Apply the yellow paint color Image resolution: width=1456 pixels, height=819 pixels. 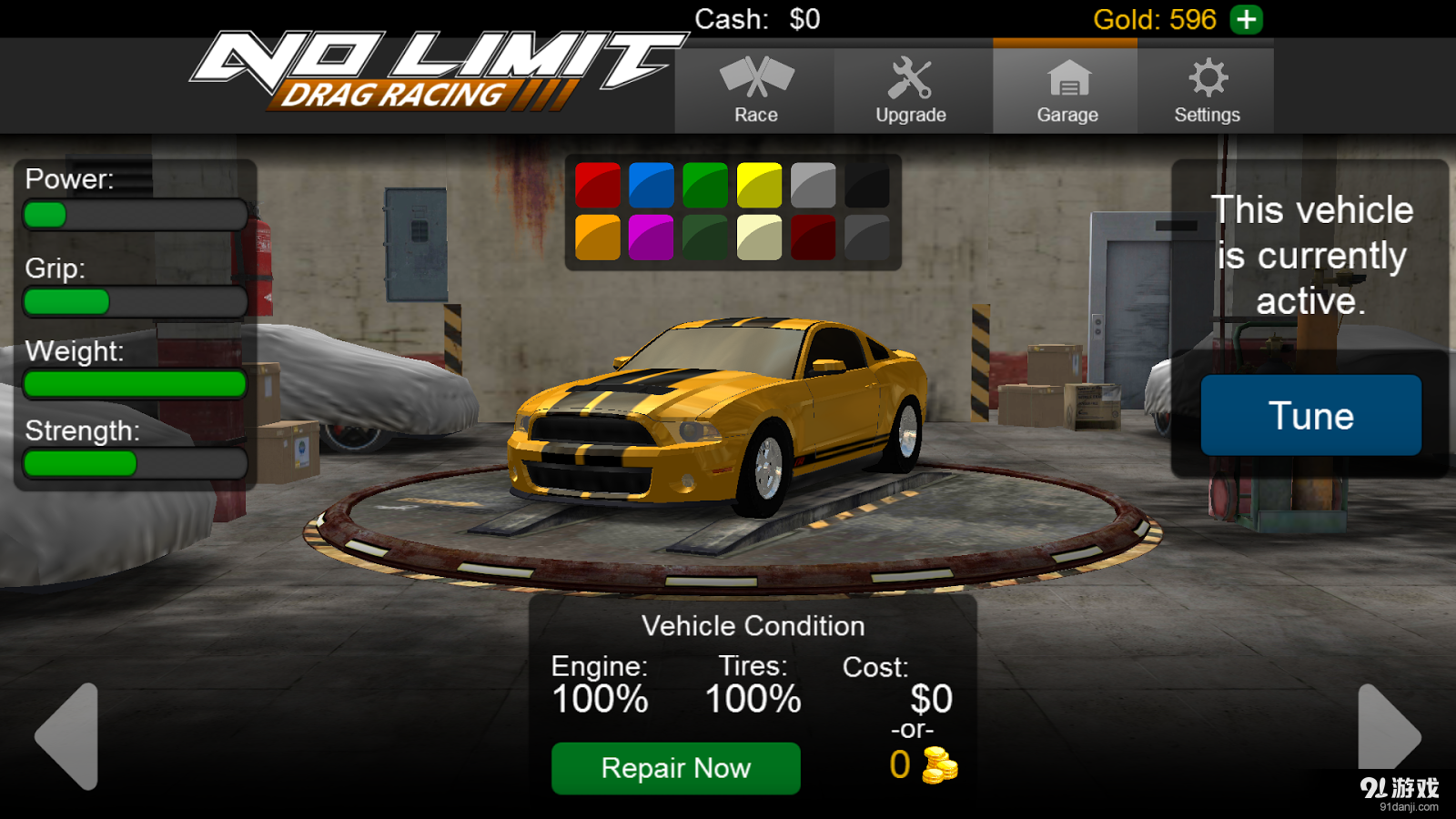tap(759, 186)
